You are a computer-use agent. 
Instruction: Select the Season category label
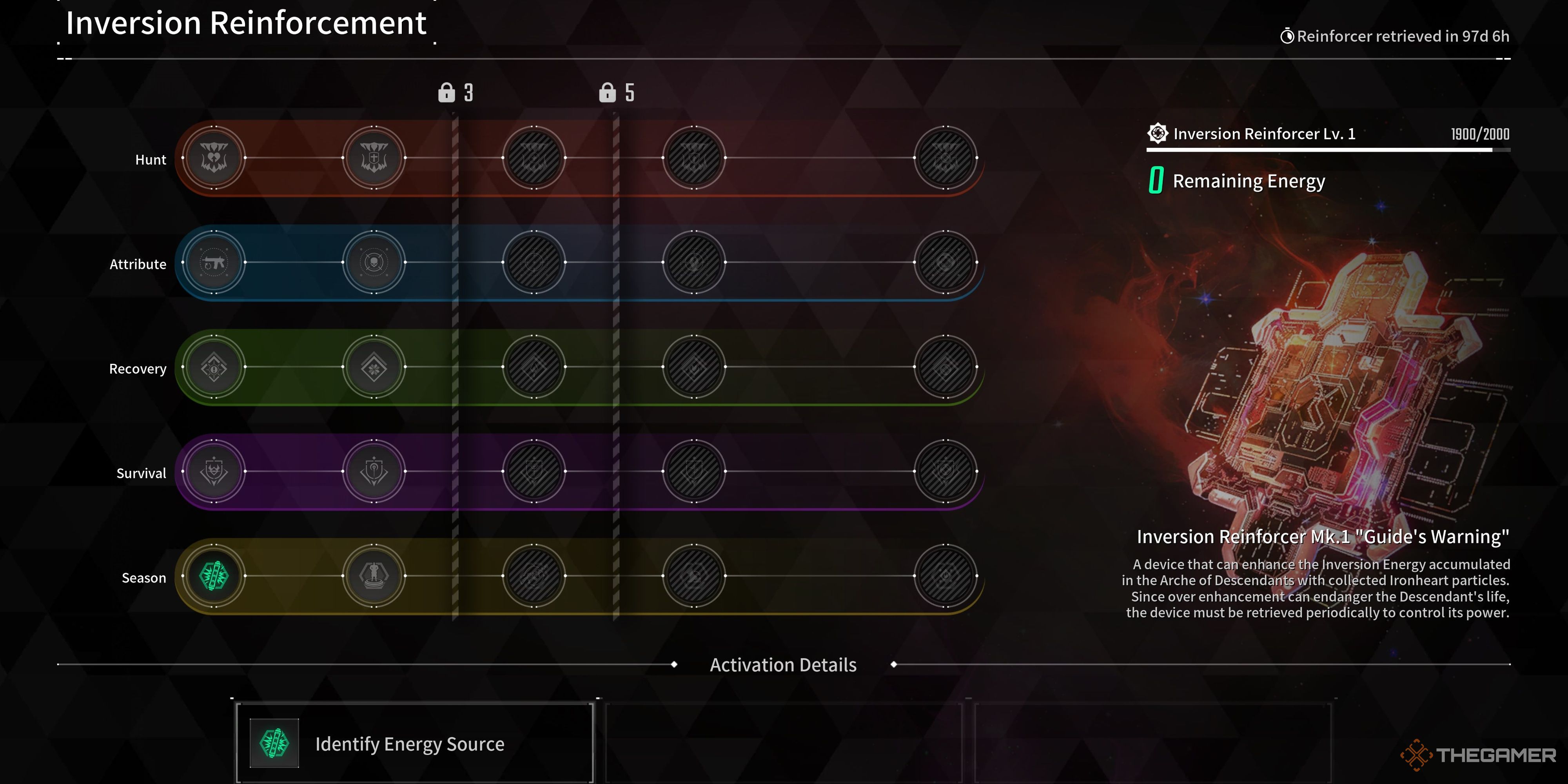pos(144,577)
